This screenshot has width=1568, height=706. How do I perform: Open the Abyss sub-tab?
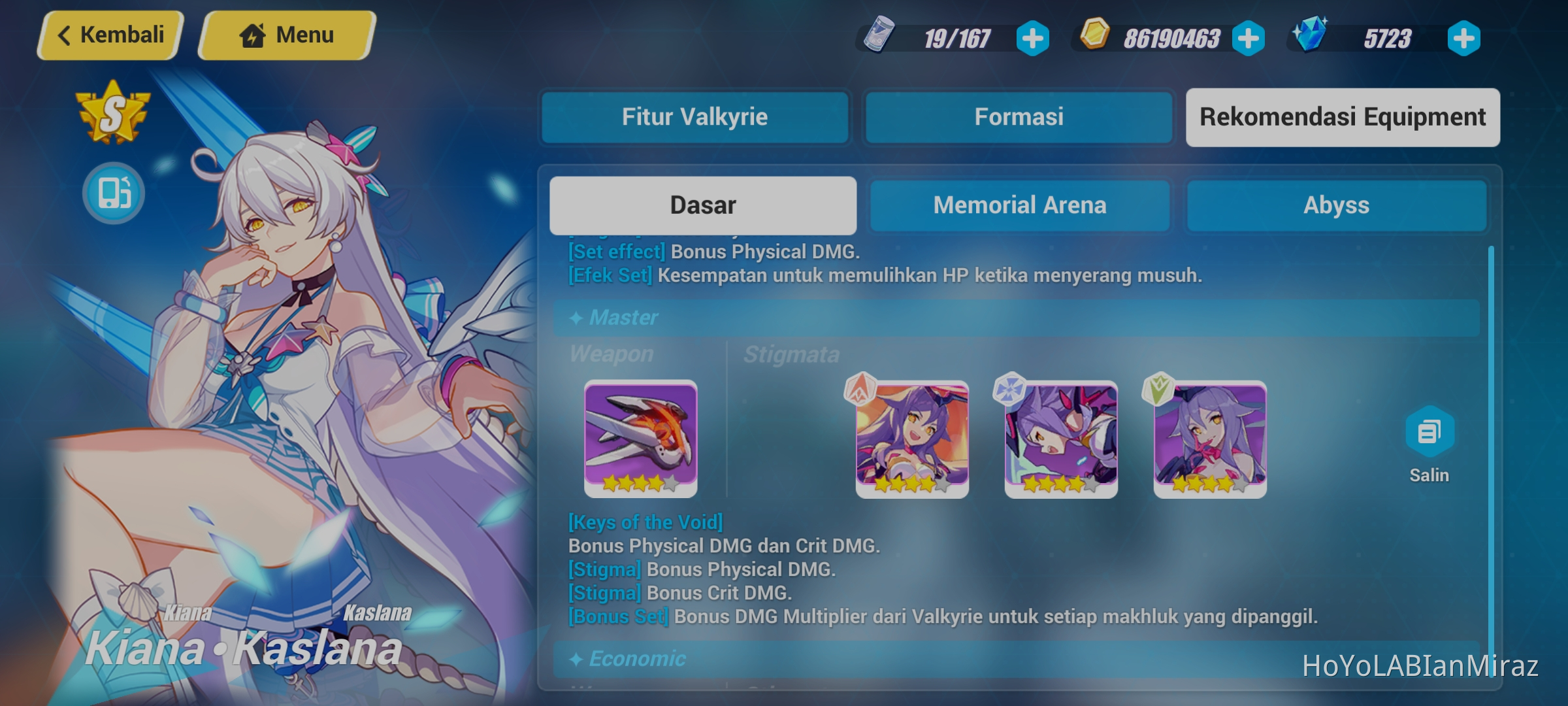click(x=1337, y=205)
